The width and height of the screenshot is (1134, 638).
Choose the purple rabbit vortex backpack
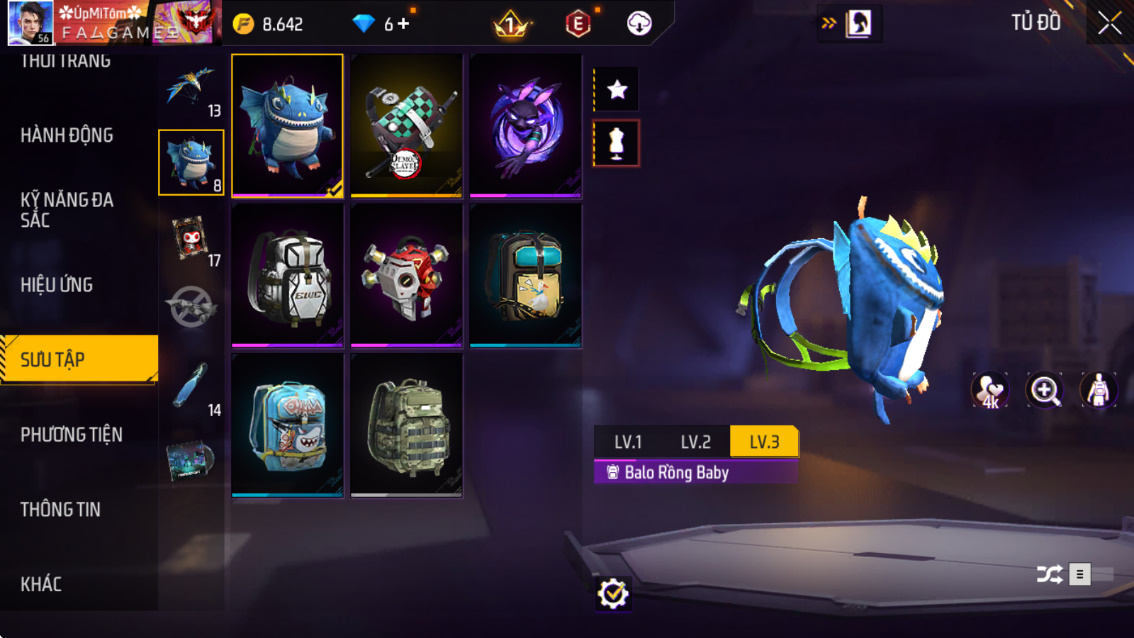coord(525,126)
